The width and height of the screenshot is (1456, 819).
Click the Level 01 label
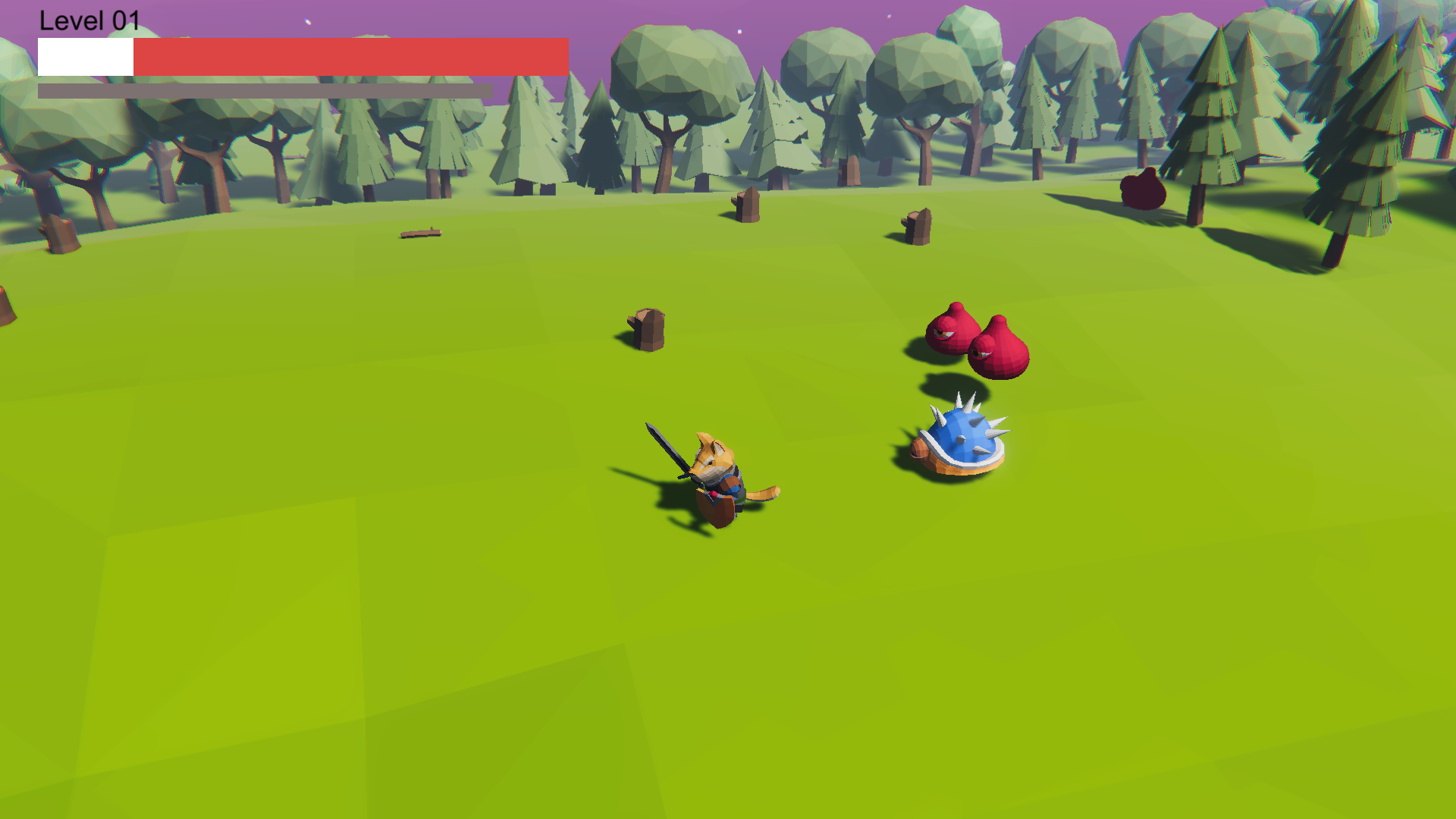tap(91, 20)
